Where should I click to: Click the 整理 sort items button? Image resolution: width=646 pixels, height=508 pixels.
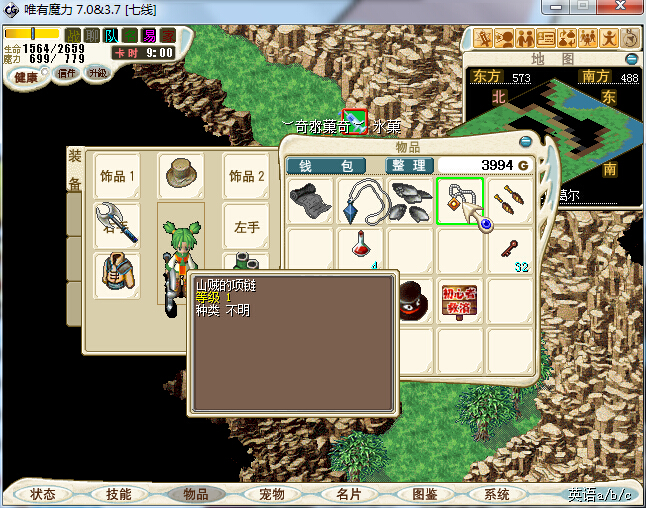tap(410, 165)
